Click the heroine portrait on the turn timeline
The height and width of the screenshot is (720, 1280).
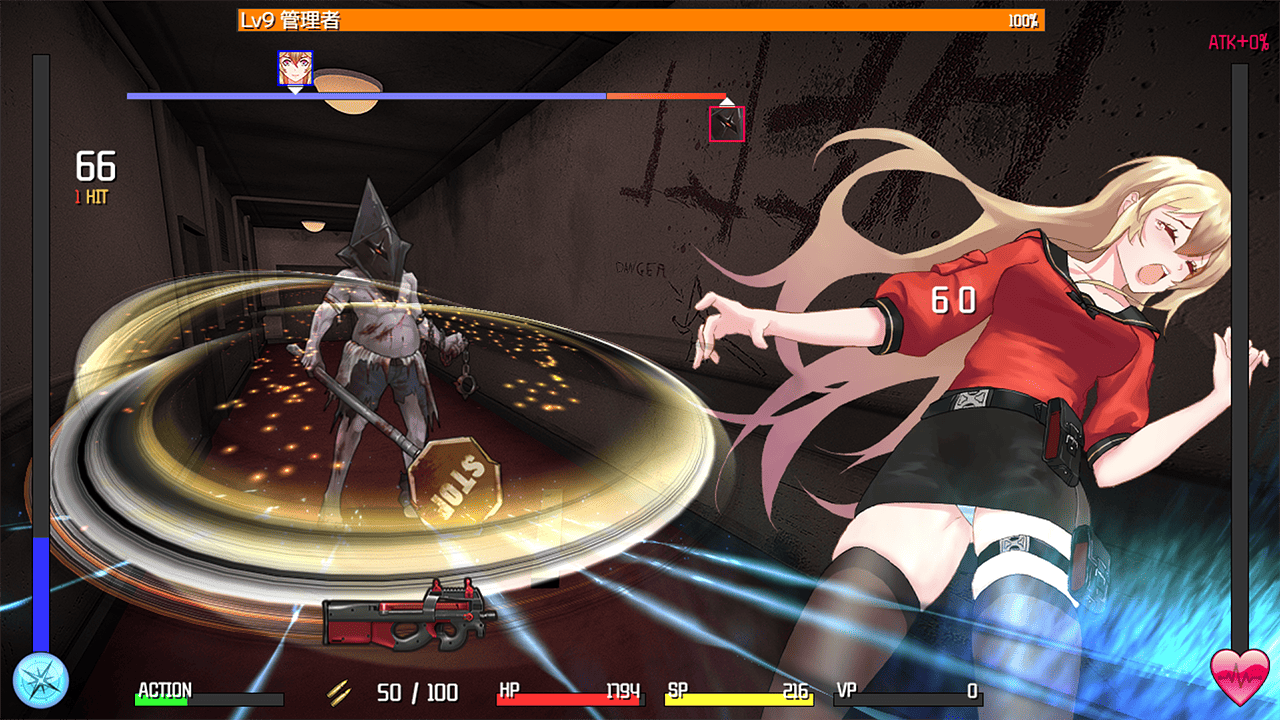[295, 68]
